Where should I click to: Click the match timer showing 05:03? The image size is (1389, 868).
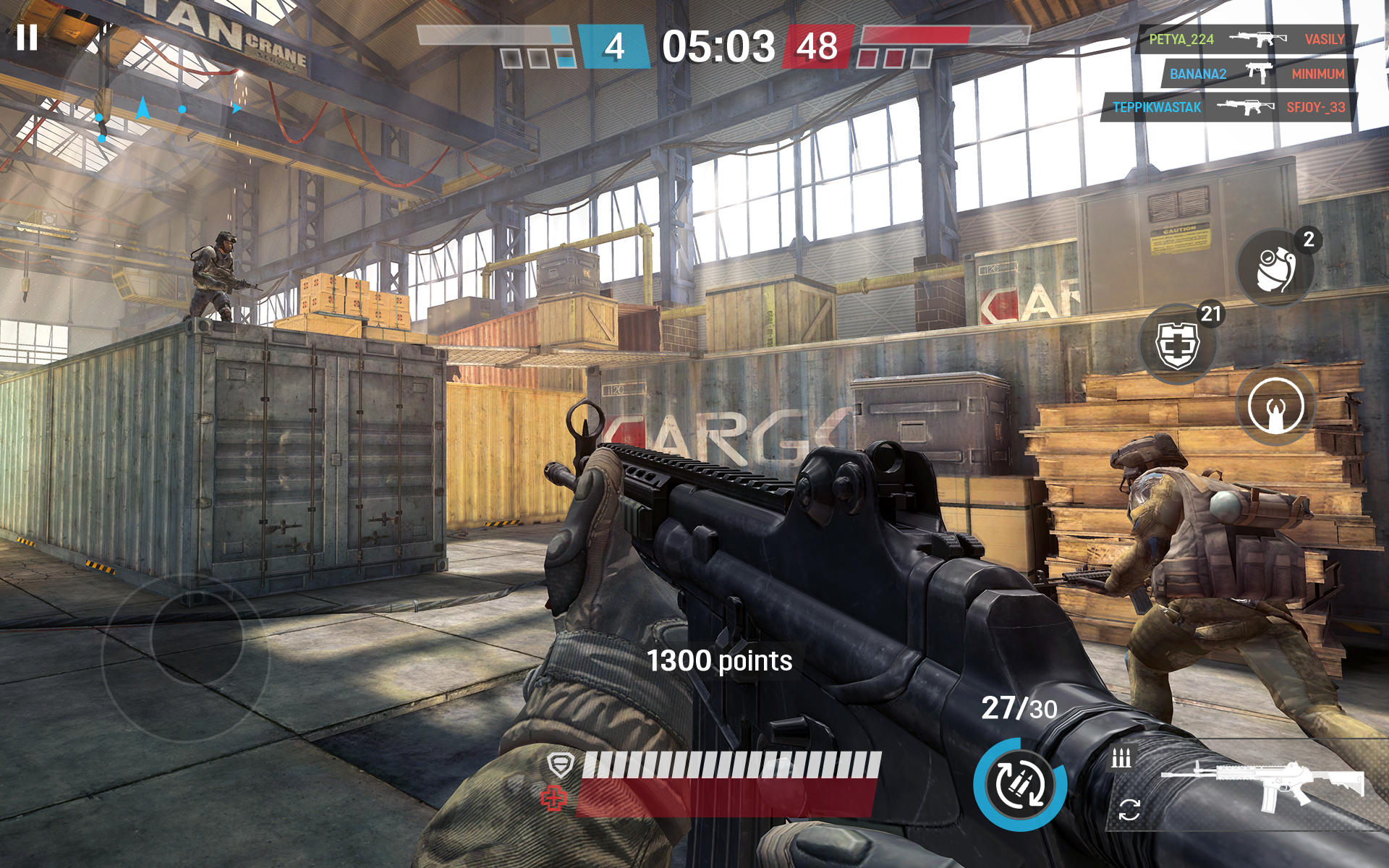pos(721,46)
